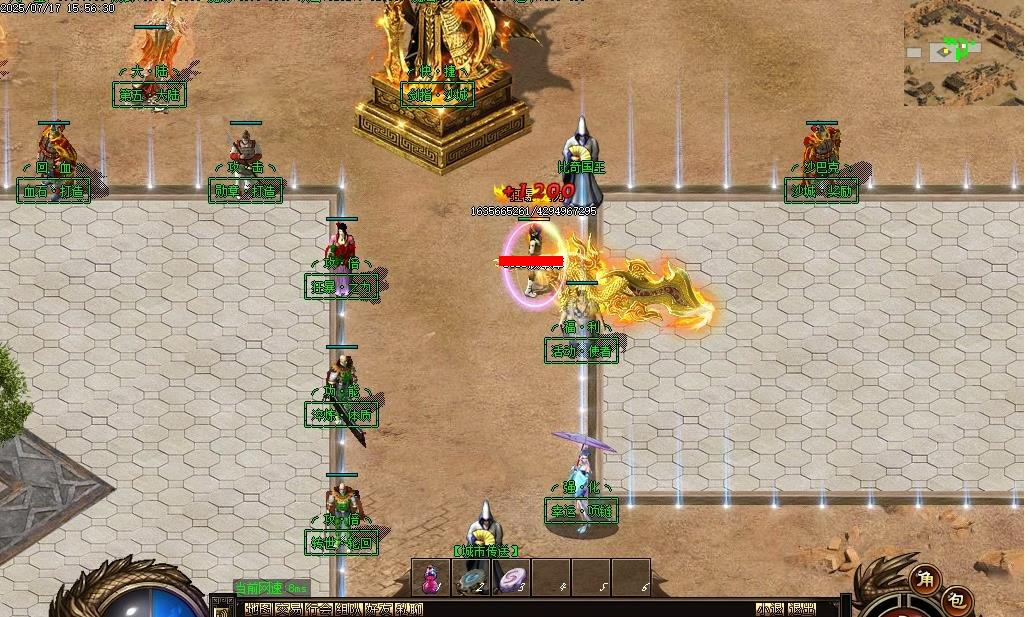Open the character sheet with 角 button
1028x617 pixels.
click(925, 579)
